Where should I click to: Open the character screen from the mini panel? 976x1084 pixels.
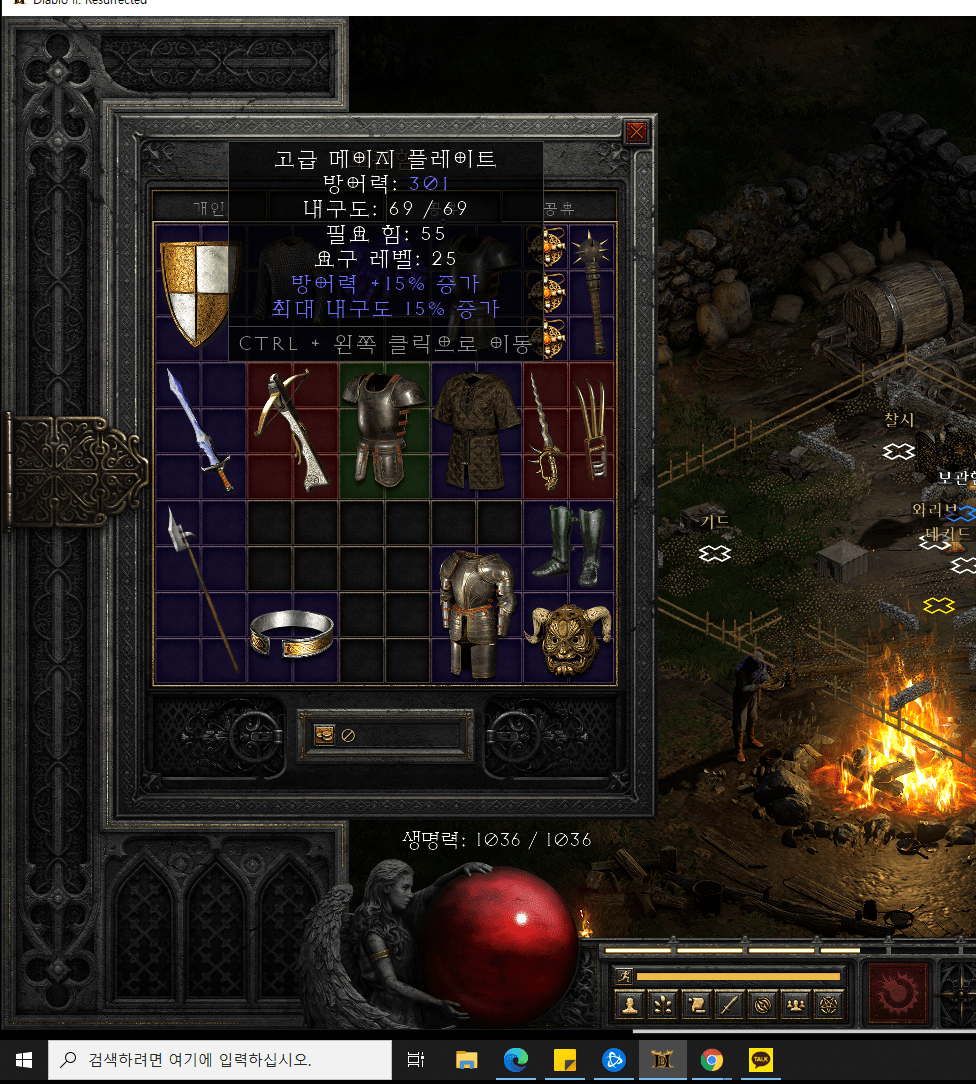(629, 1005)
